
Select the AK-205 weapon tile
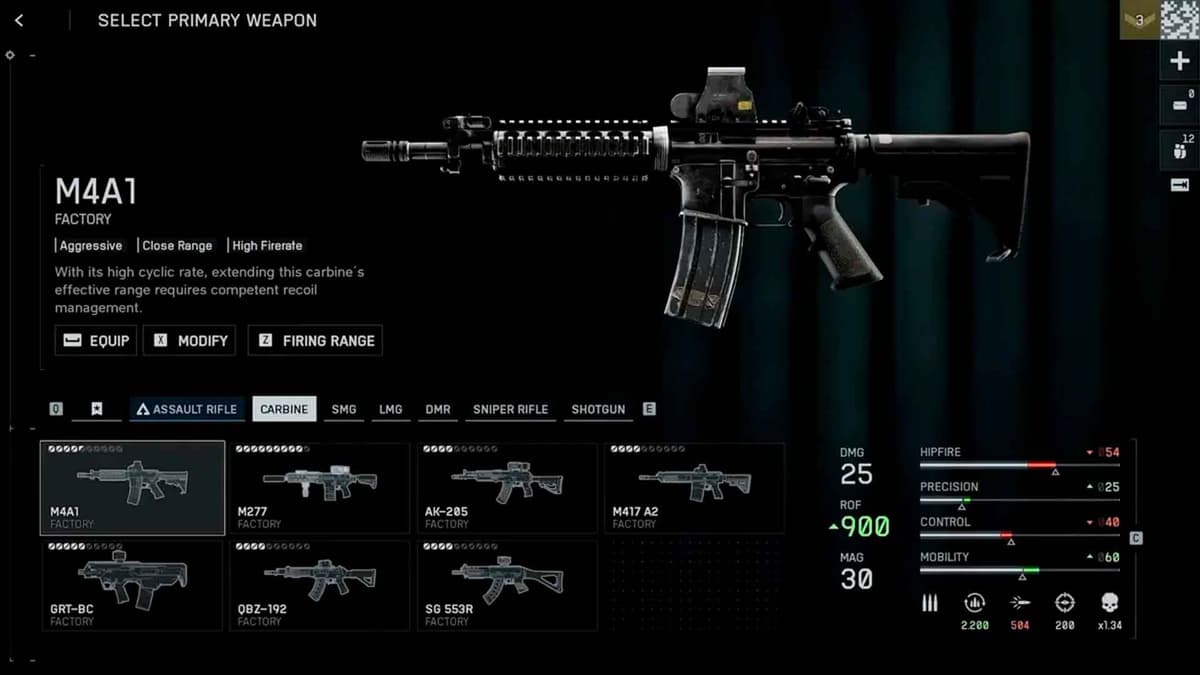point(507,488)
